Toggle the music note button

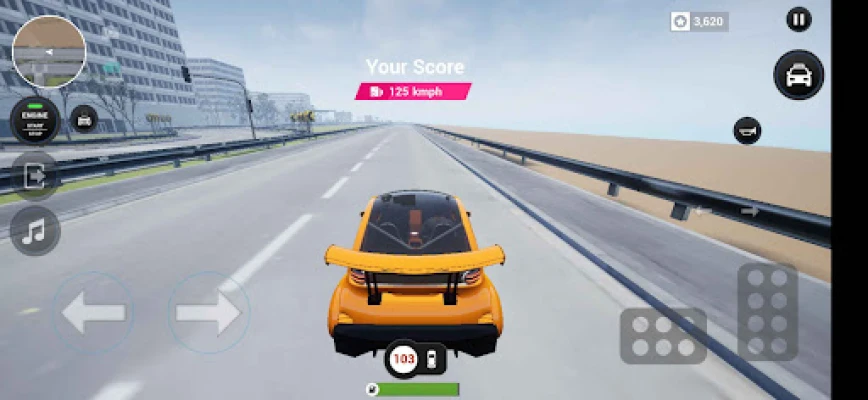(35, 231)
